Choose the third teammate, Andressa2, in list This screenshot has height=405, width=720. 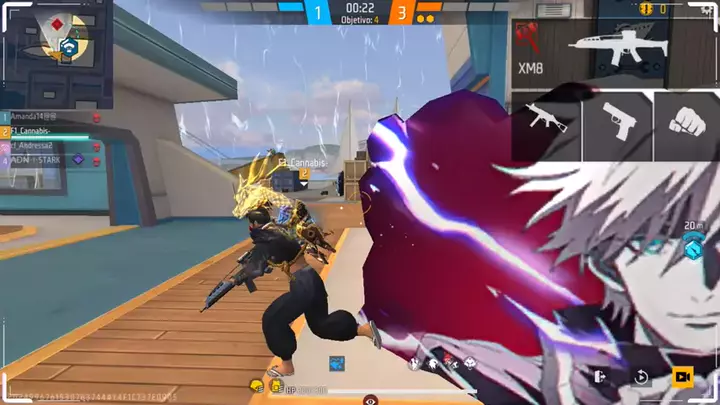click(45, 146)
